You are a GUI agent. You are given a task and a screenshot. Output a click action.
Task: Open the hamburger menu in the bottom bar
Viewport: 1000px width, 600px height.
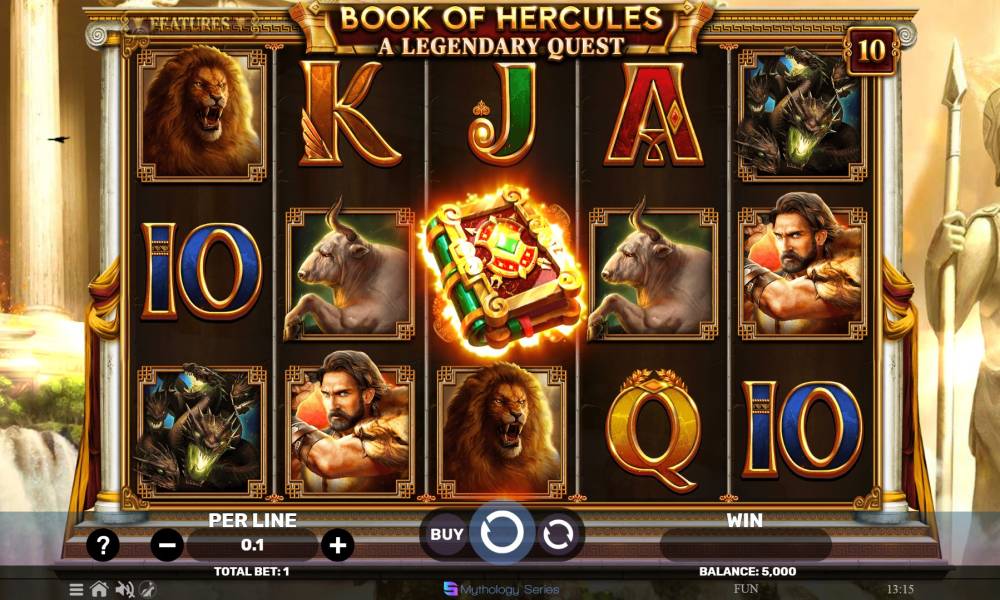(x=77, y=589)
